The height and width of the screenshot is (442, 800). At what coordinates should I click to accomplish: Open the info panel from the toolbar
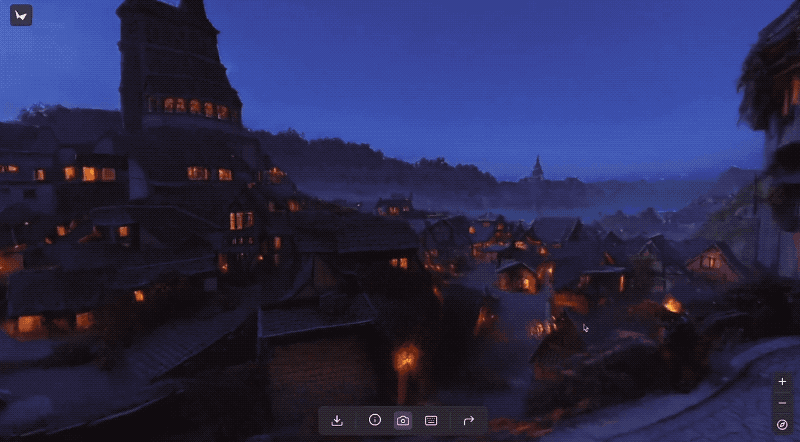point(375,421)
